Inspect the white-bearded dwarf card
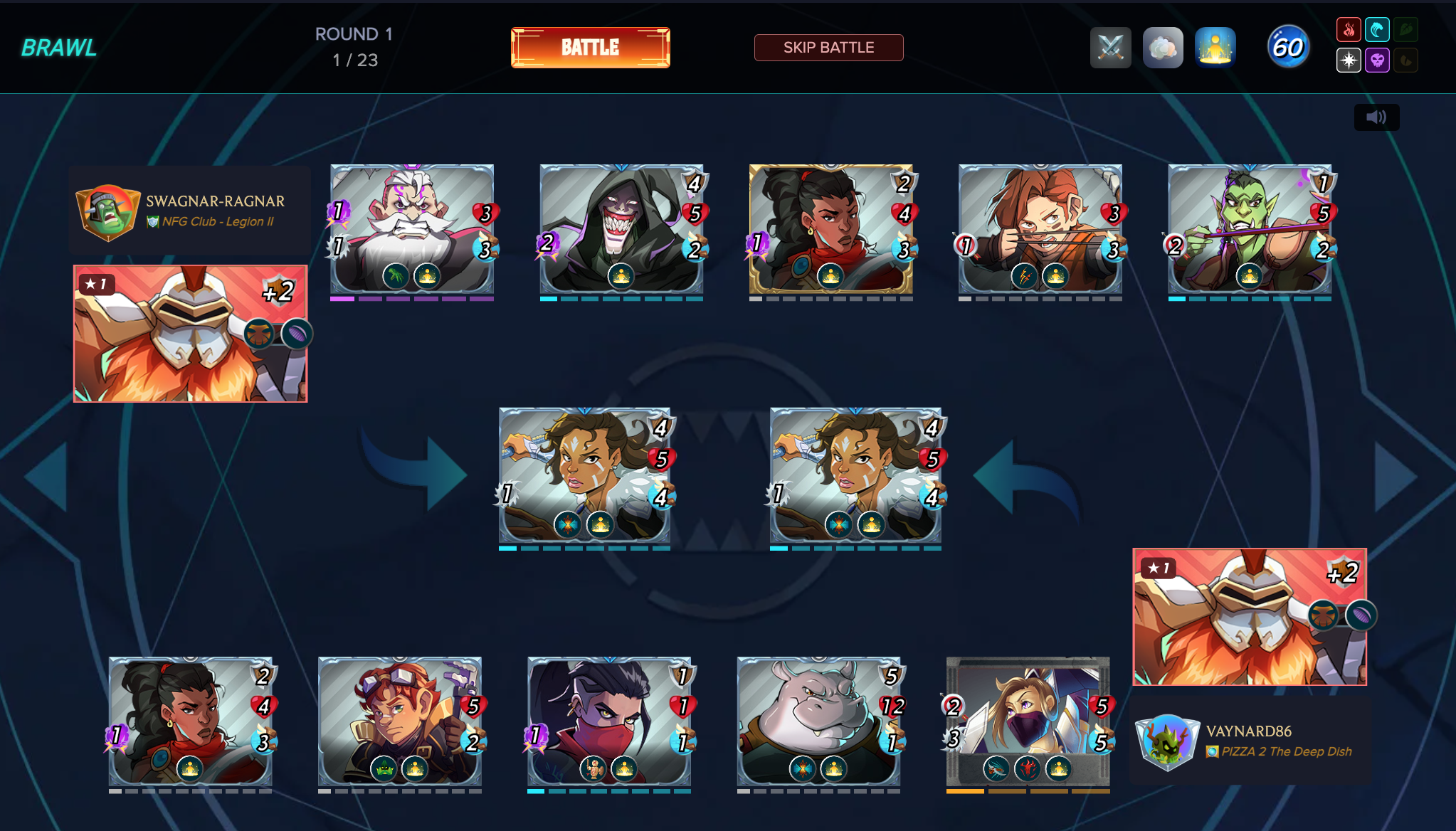 point(411,229)
